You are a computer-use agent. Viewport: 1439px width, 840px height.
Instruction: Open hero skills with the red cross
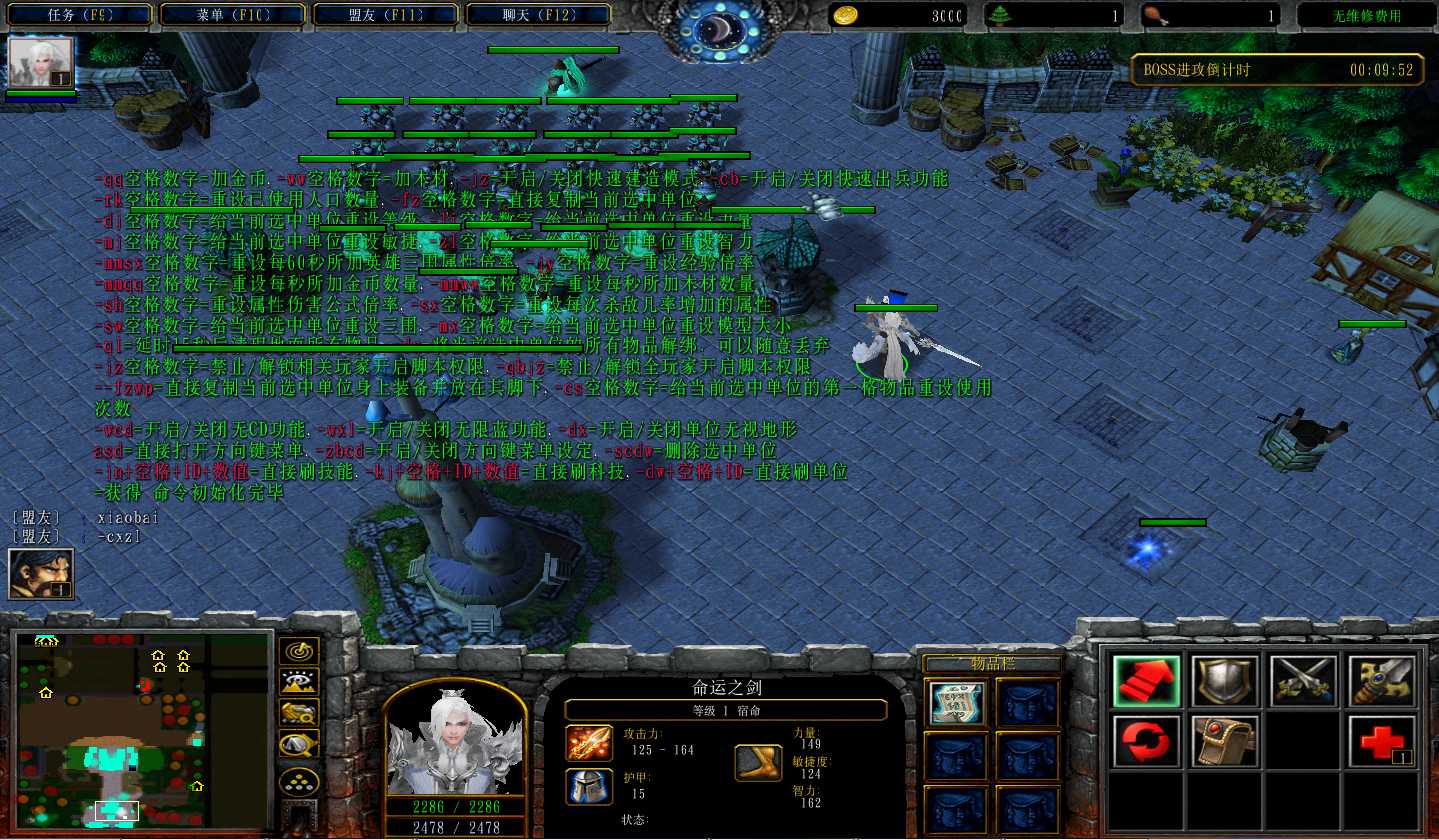pos(1381,741)
